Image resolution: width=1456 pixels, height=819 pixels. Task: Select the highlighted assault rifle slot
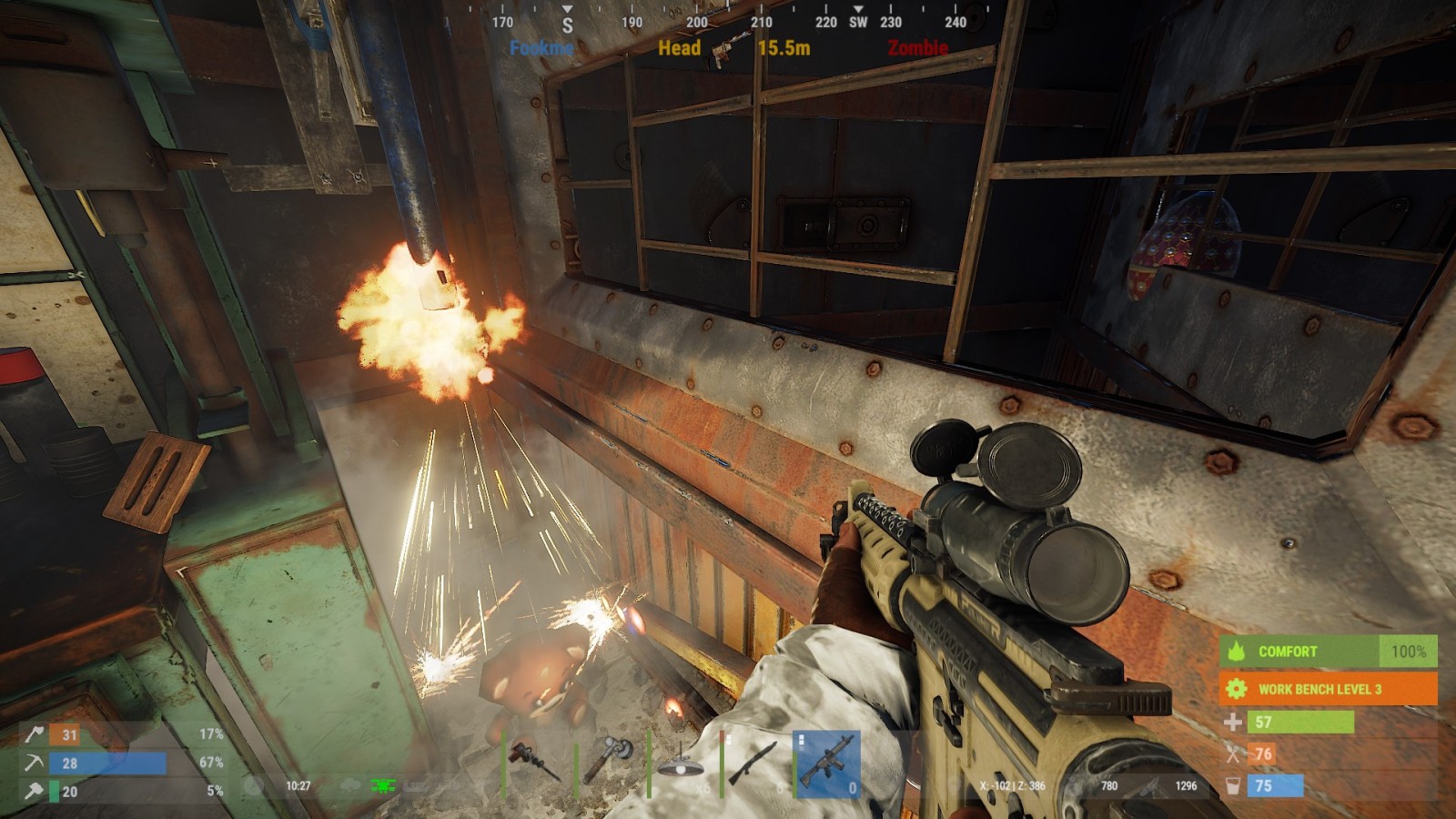click(826, 763)
